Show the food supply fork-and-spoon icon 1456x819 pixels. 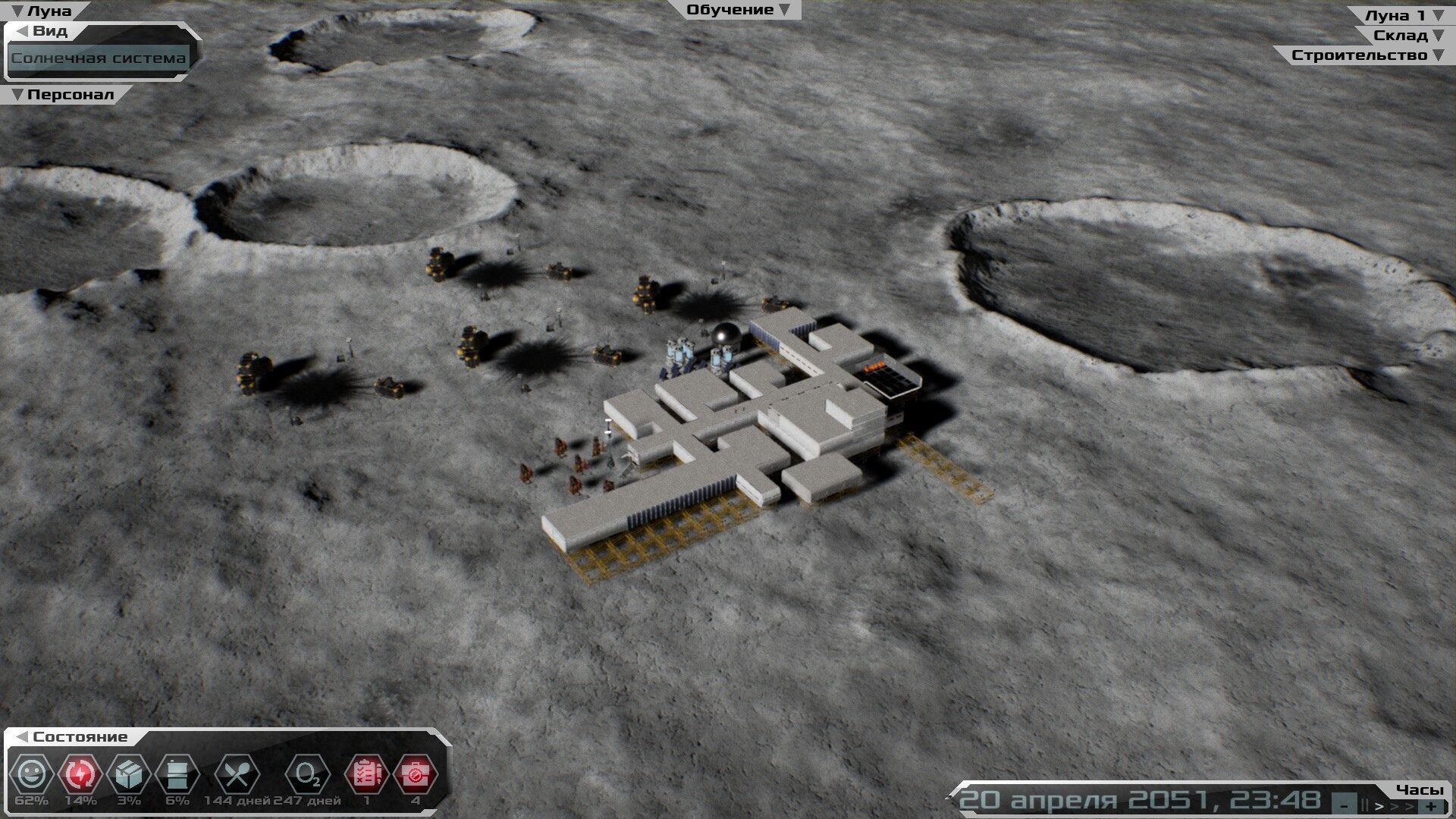(x=237, y=774)
